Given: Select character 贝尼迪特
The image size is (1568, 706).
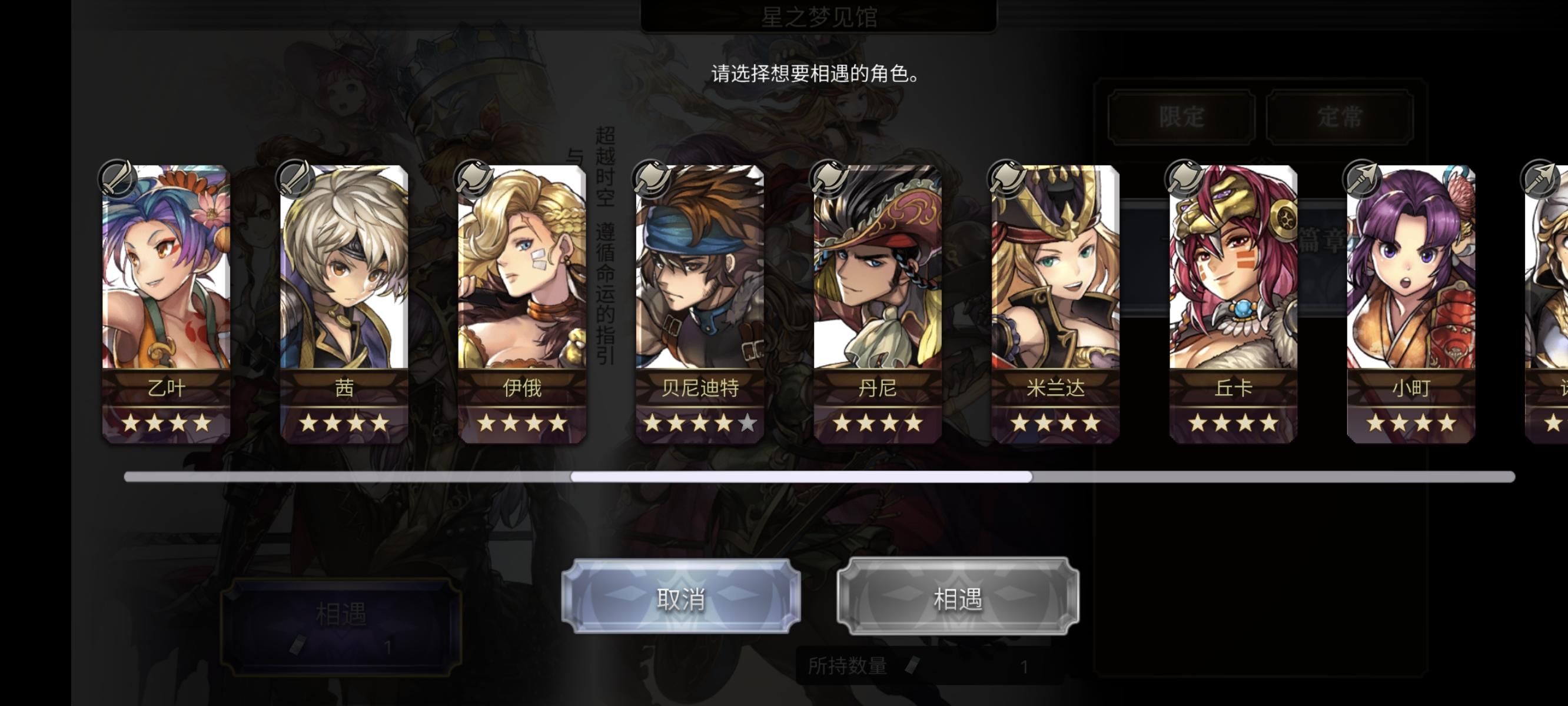Looking at the screenshot, I should (x=699, y=298).
